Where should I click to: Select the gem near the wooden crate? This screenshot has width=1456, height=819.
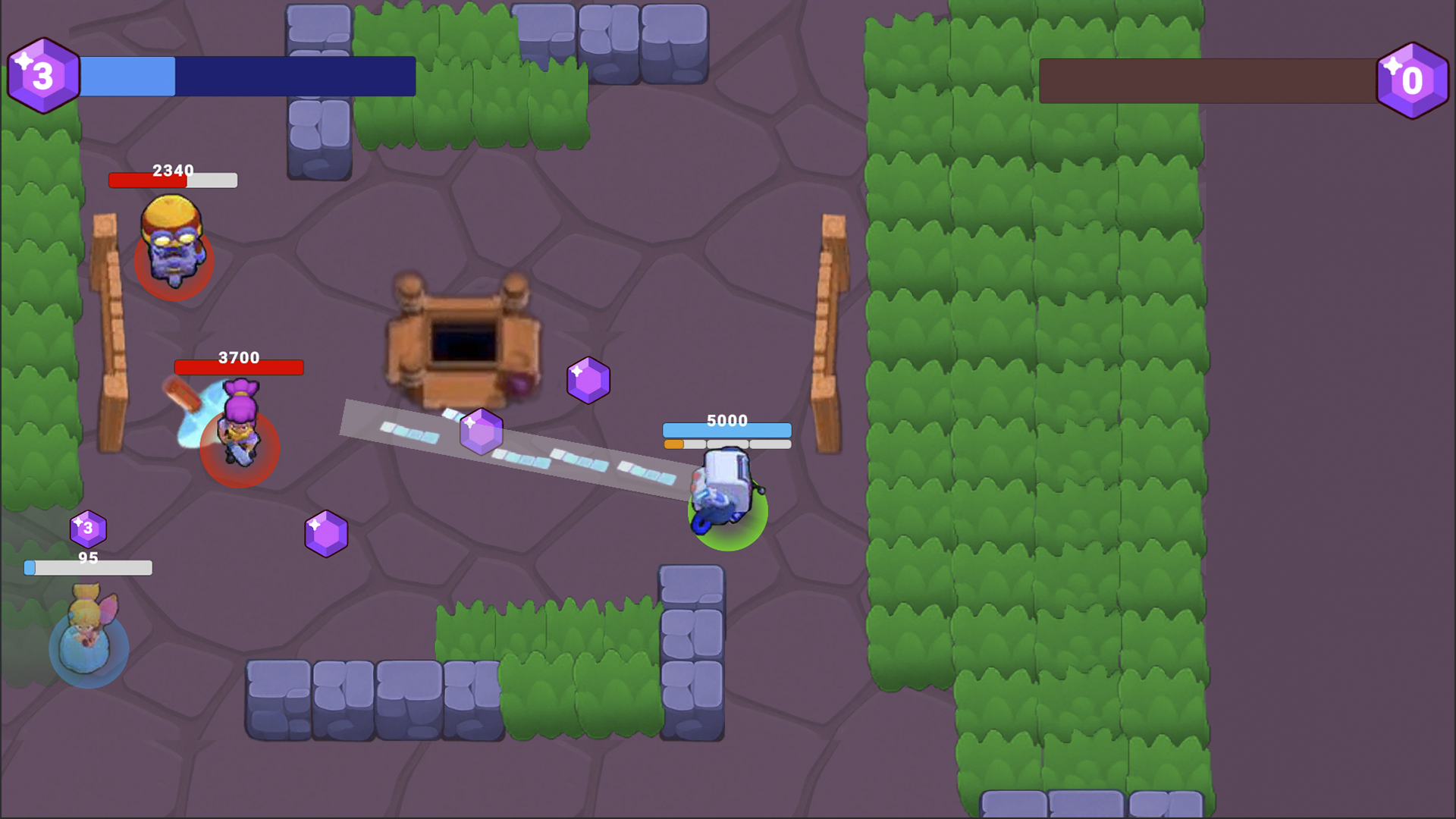coord(589,381)
